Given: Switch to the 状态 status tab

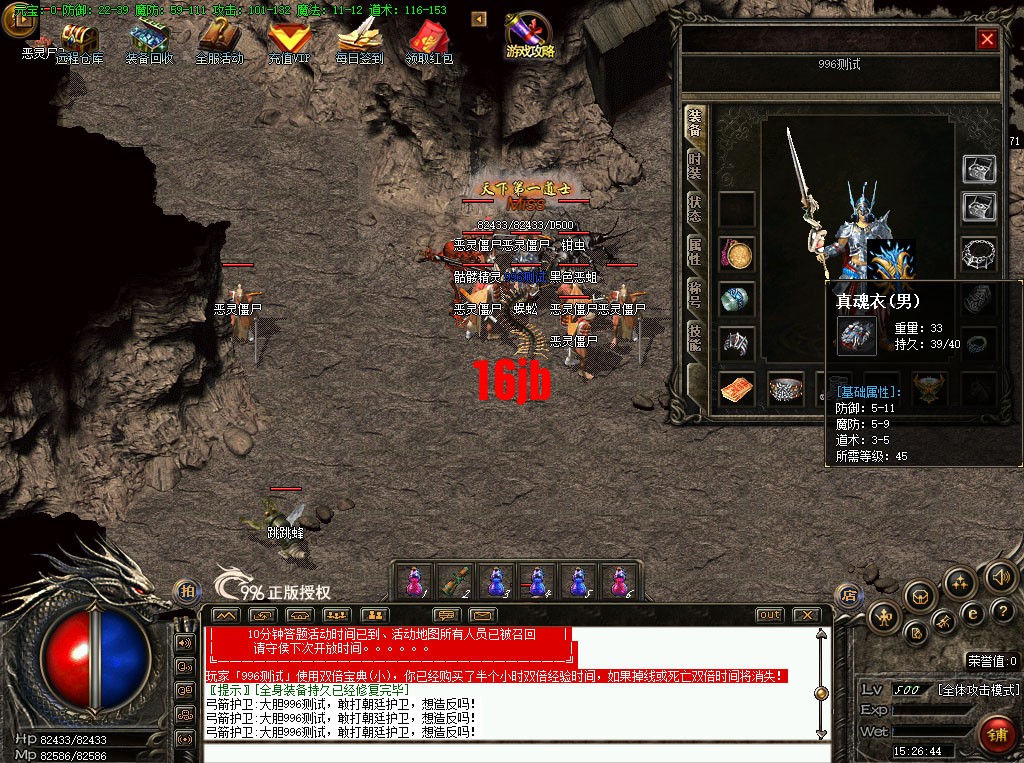Looking at the screenshot, I should 695,208.
